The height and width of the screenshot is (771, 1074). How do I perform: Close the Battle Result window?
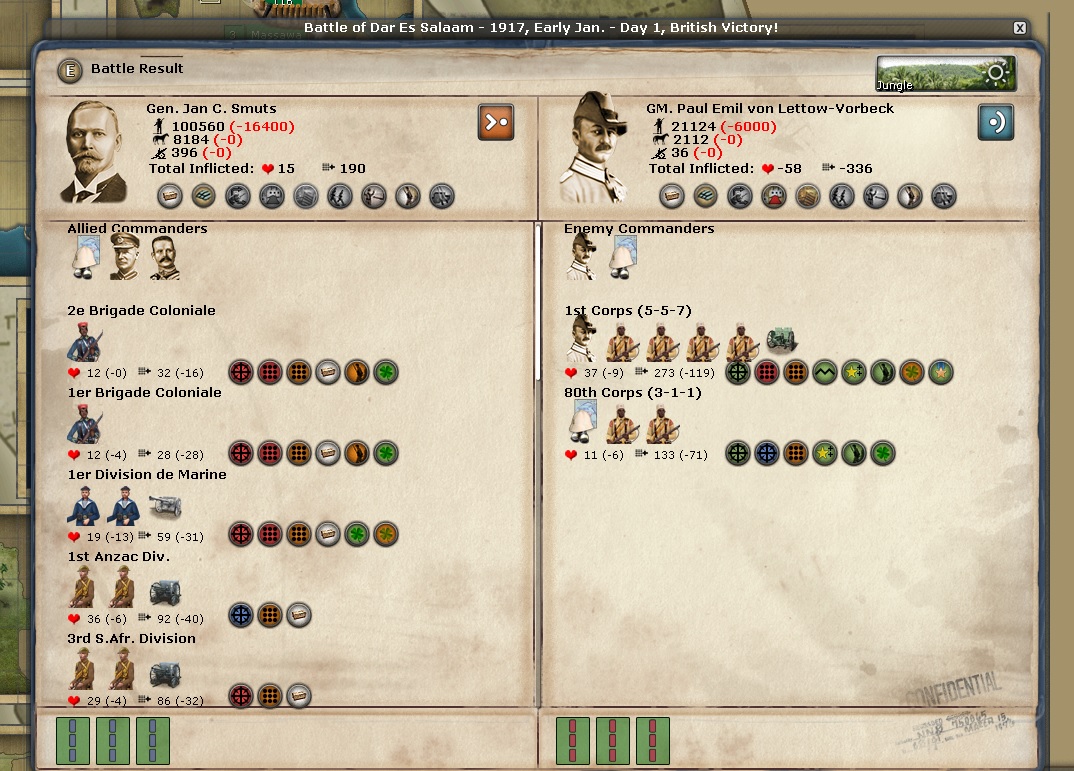click(1019, 28)
